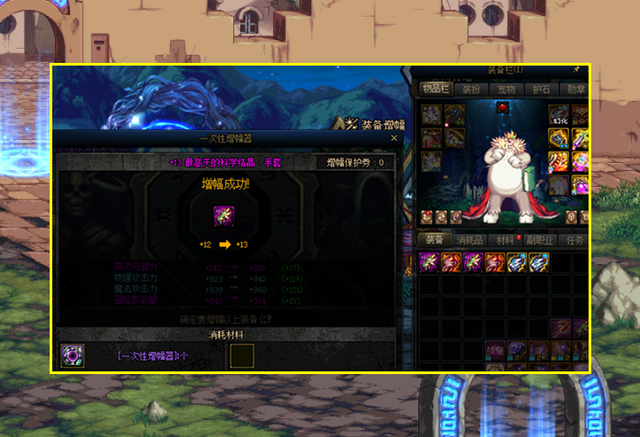
Task: Click the 幻化 transmog button
Action: tap(559, 119)
